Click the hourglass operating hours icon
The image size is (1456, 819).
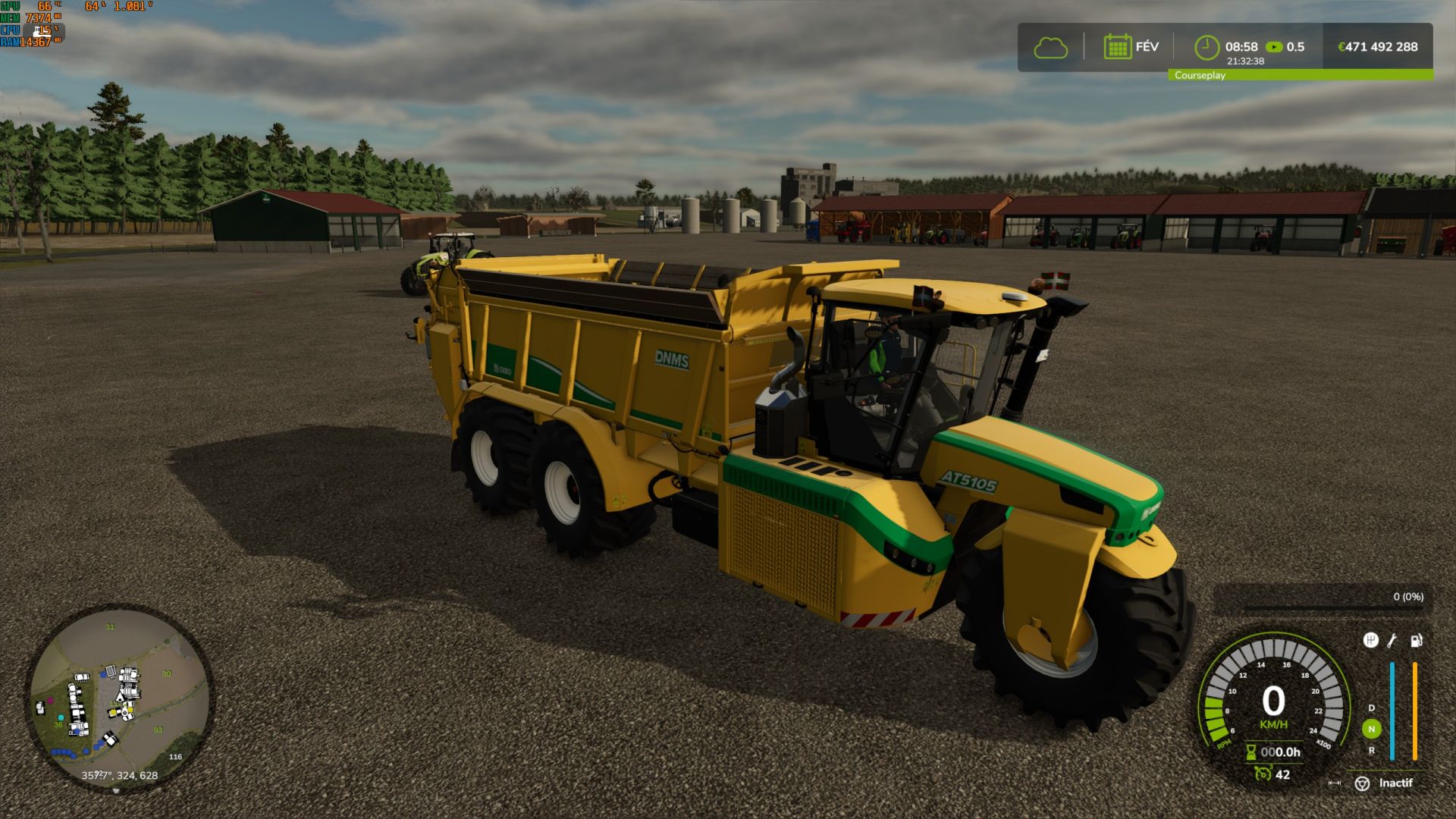click(x=1251, y=752)
